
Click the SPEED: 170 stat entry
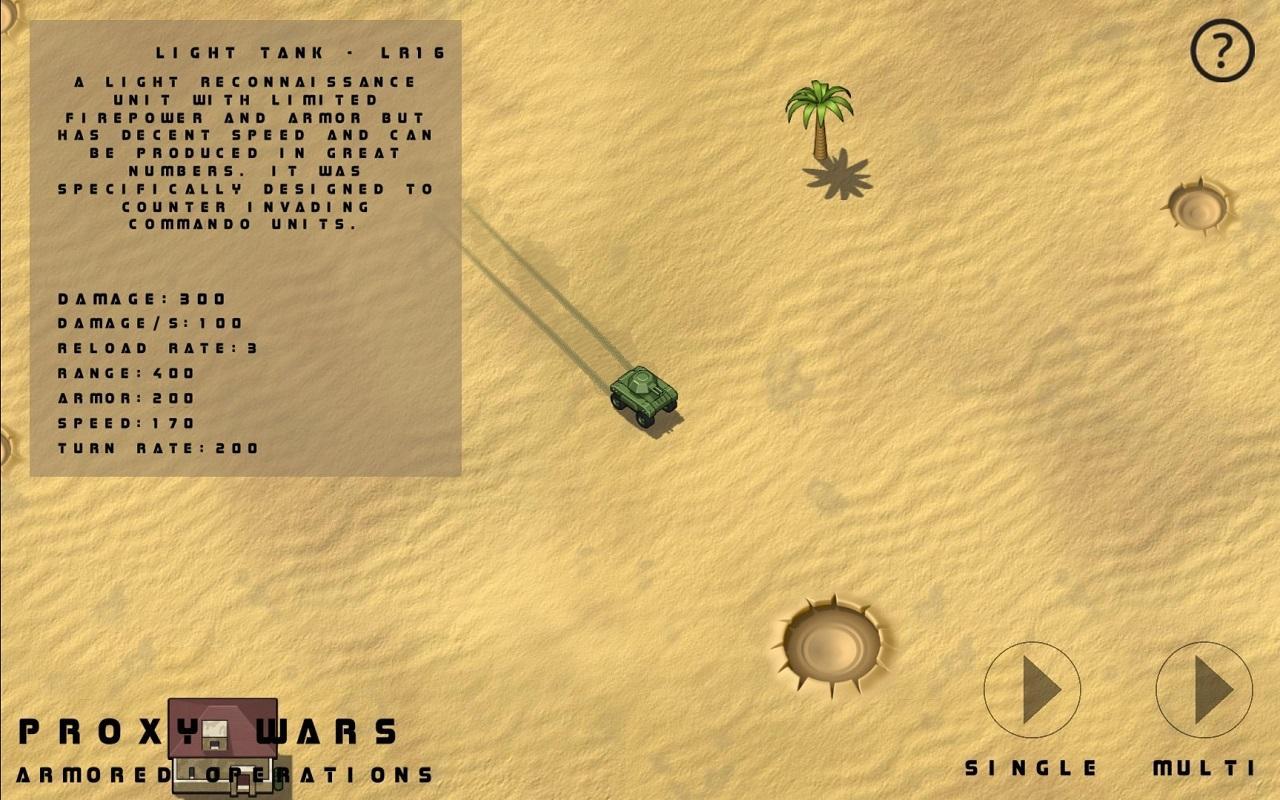(x=124, y=423)
